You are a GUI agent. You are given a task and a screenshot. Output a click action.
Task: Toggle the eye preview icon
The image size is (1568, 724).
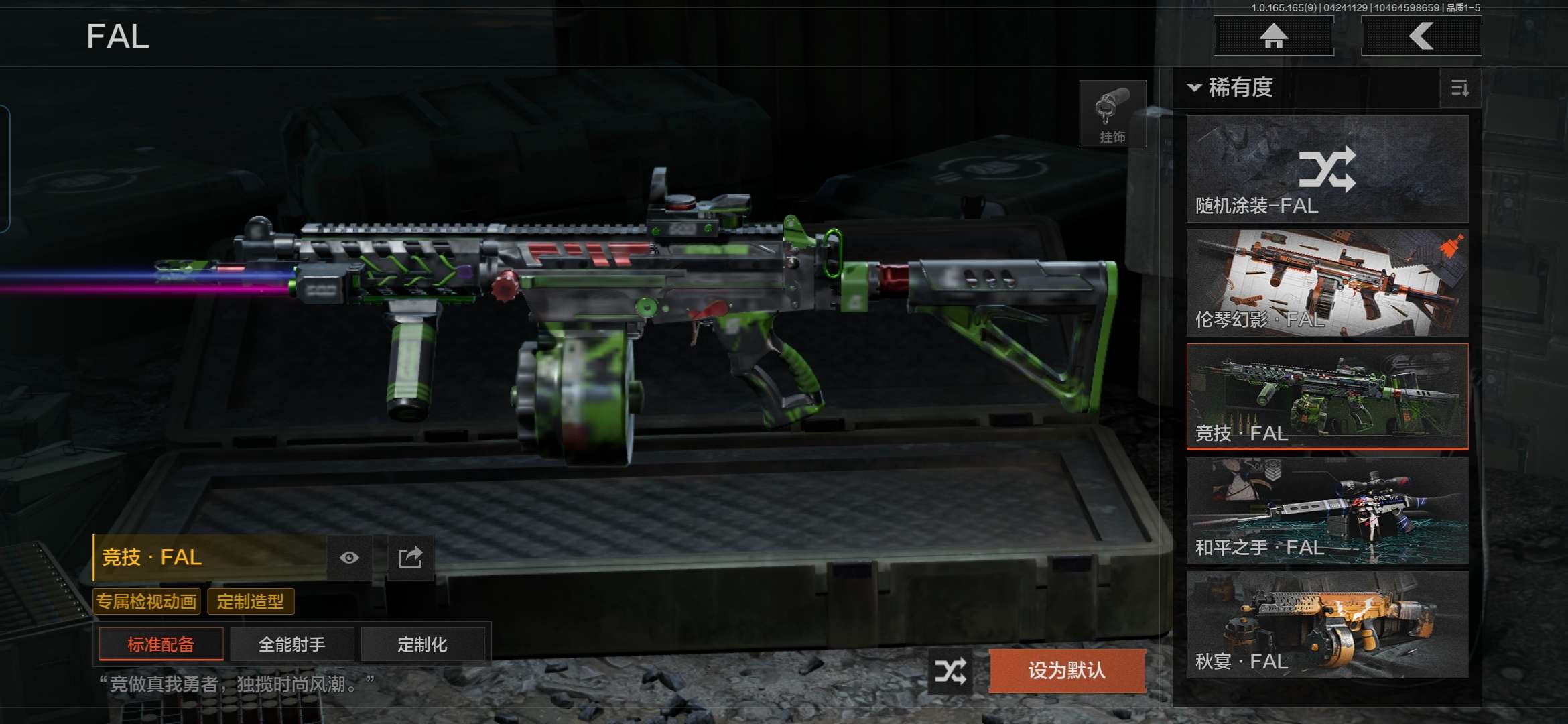[349, 558]
